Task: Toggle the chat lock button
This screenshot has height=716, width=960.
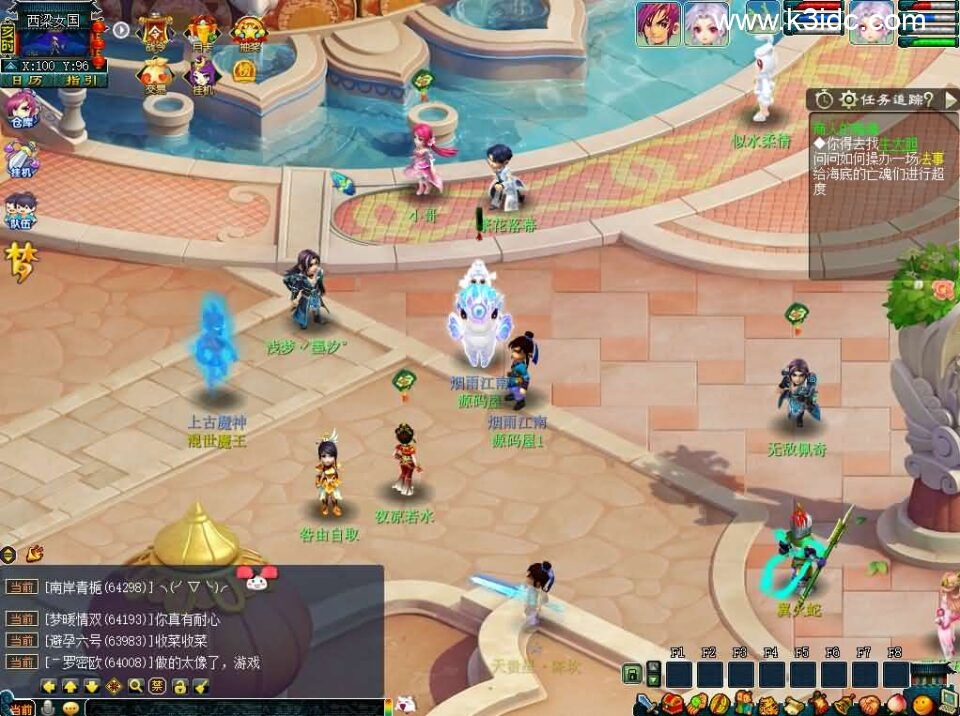Action: pos(179,686)
